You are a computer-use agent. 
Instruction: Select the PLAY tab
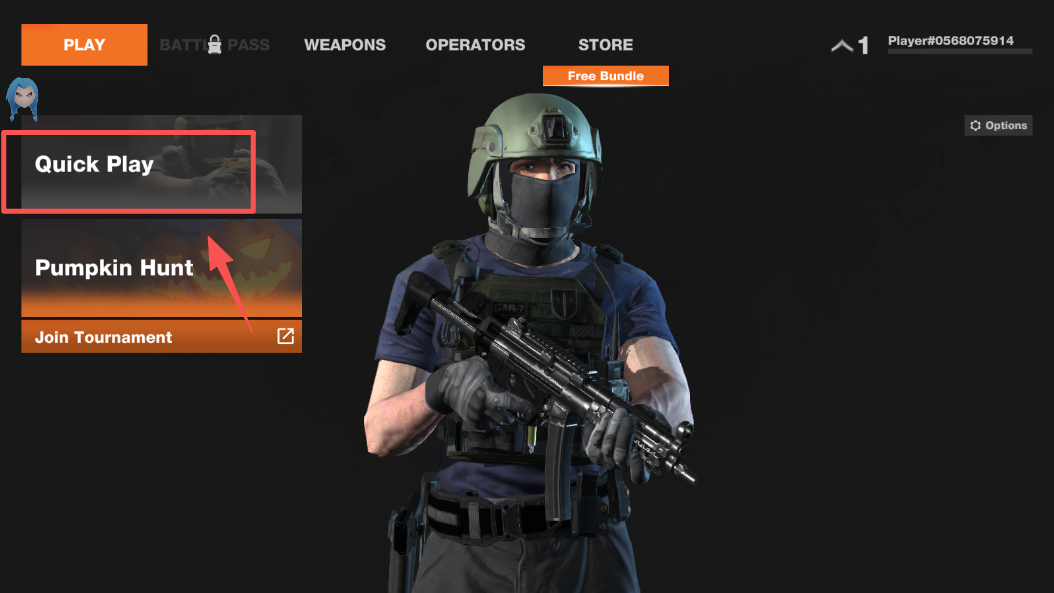point(84,45)
